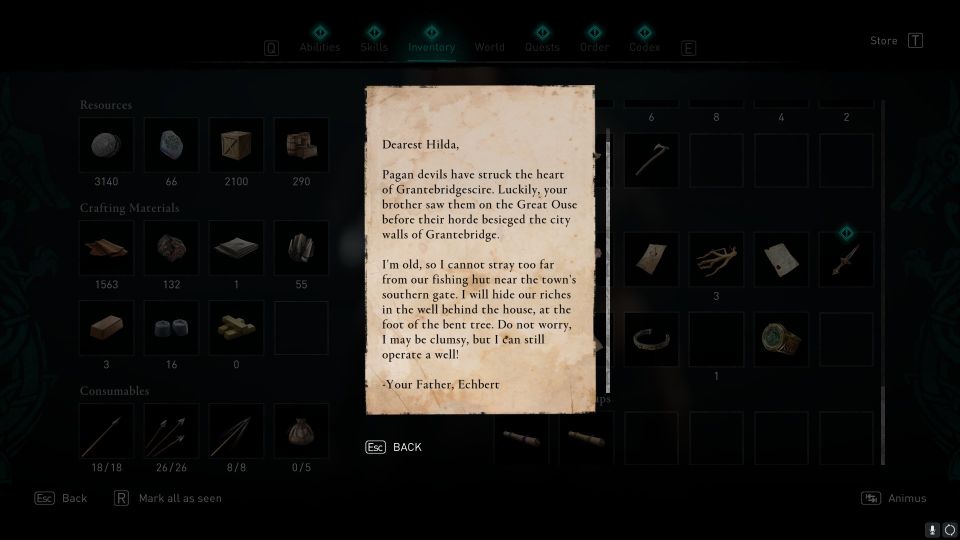Select the rations pouch showing 0/5
Viewport: 960px width, 540px height.
[300, 431]
